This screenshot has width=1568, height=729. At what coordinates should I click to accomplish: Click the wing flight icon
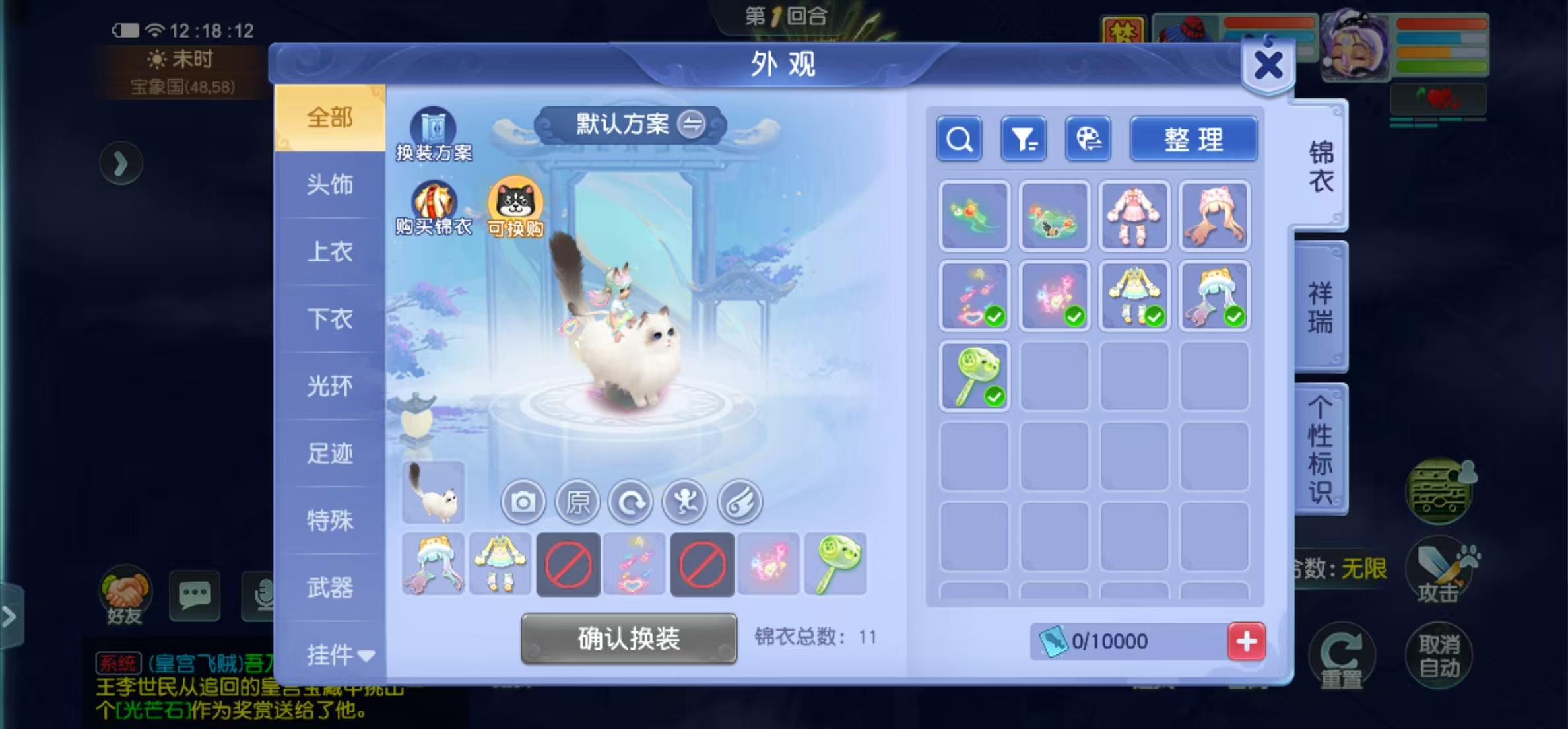tap(739, 502)
